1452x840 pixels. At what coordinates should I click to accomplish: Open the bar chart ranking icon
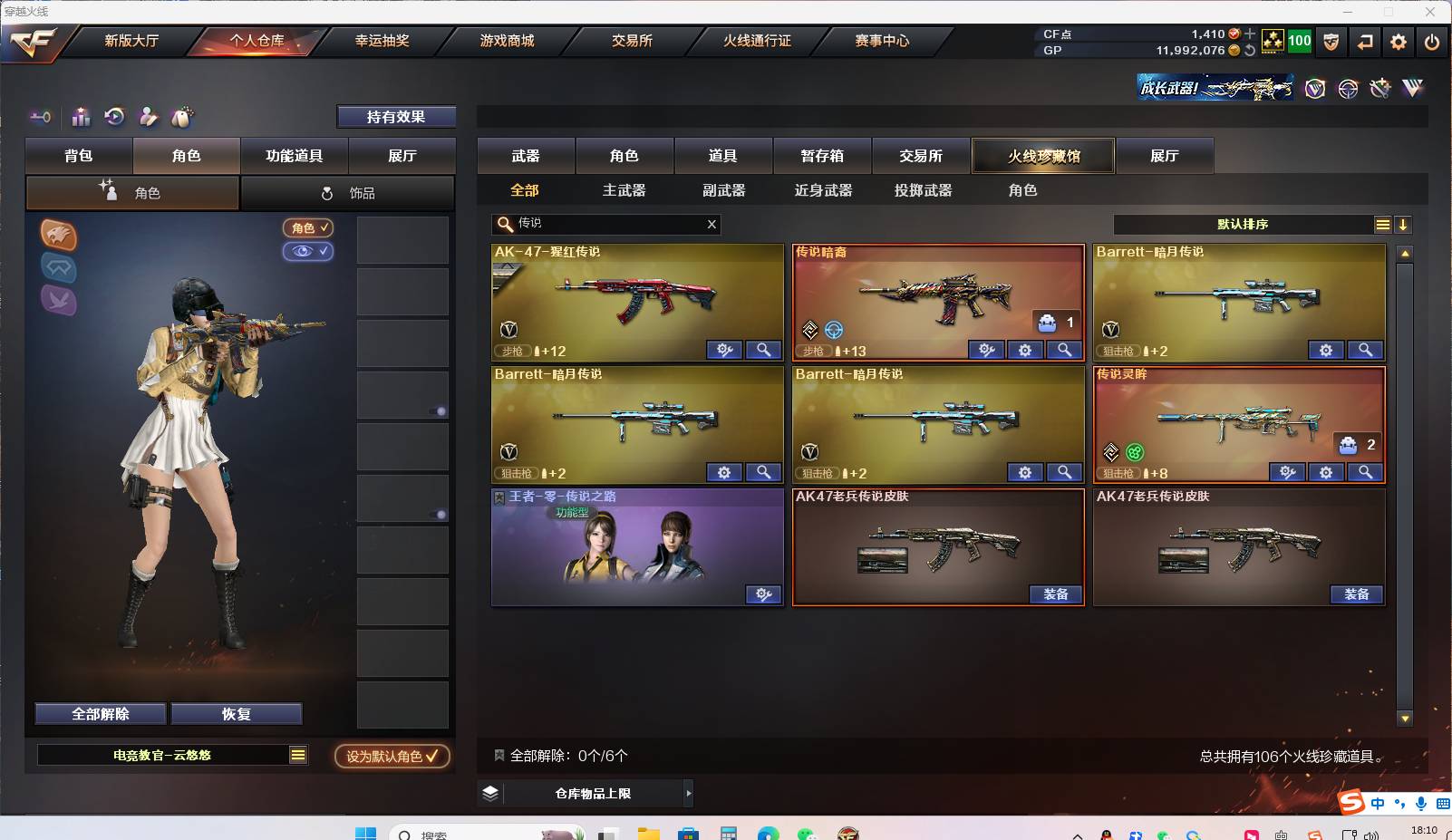pos(80,117)
